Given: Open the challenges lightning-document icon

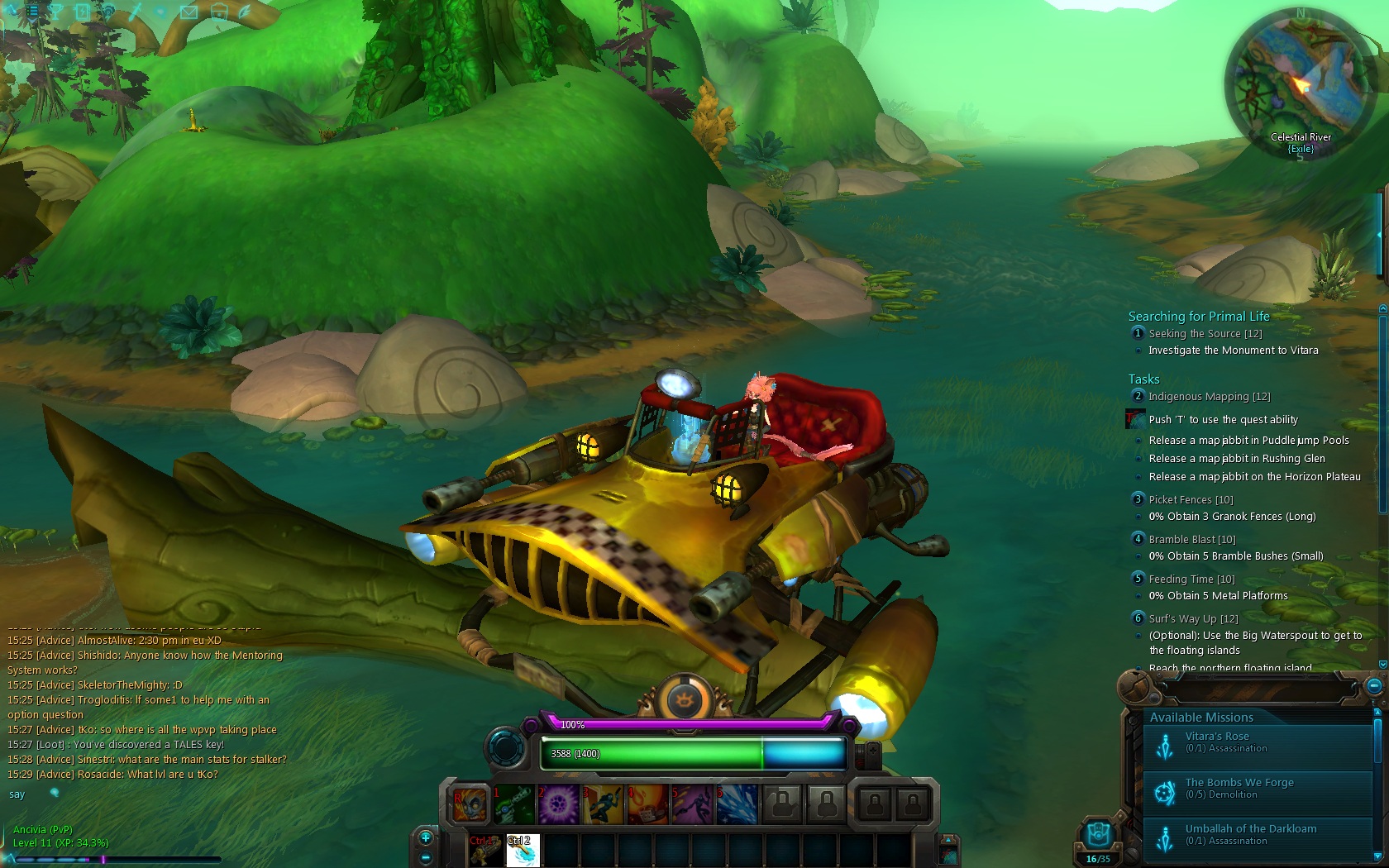Looking at the screenshot, I should click(82, 12).
